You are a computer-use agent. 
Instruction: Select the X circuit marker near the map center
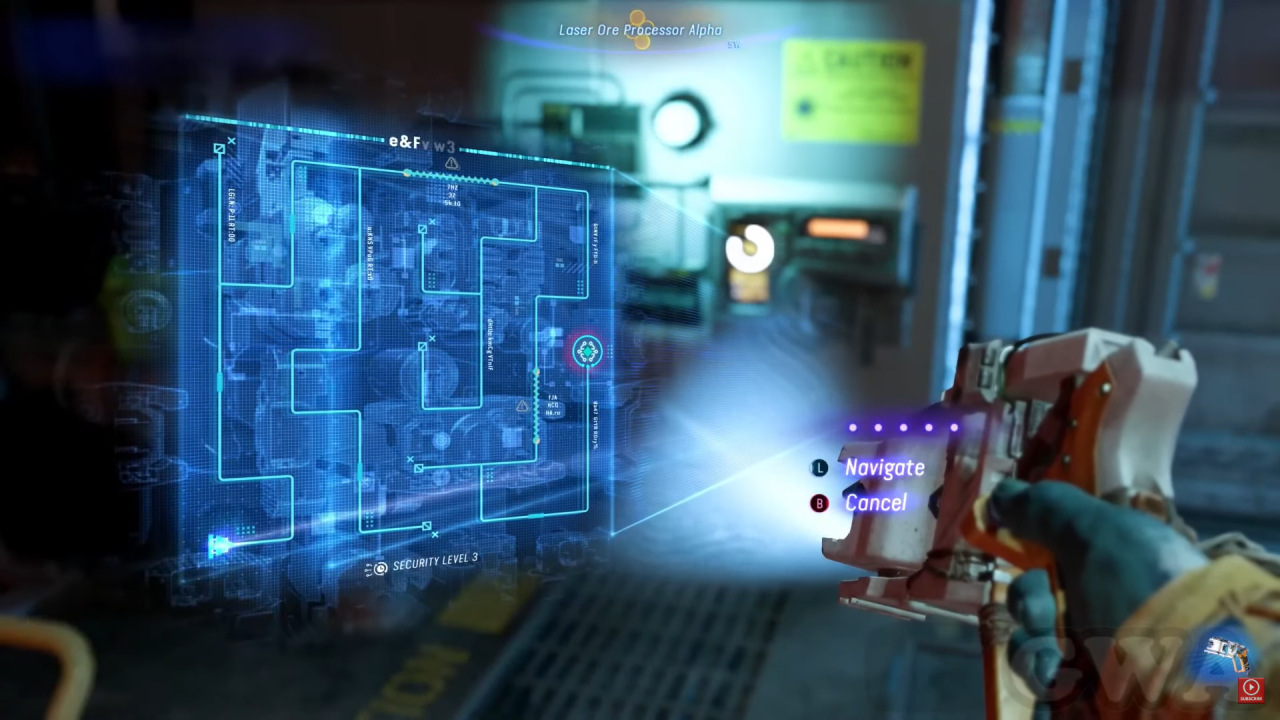tap(433, 338)
